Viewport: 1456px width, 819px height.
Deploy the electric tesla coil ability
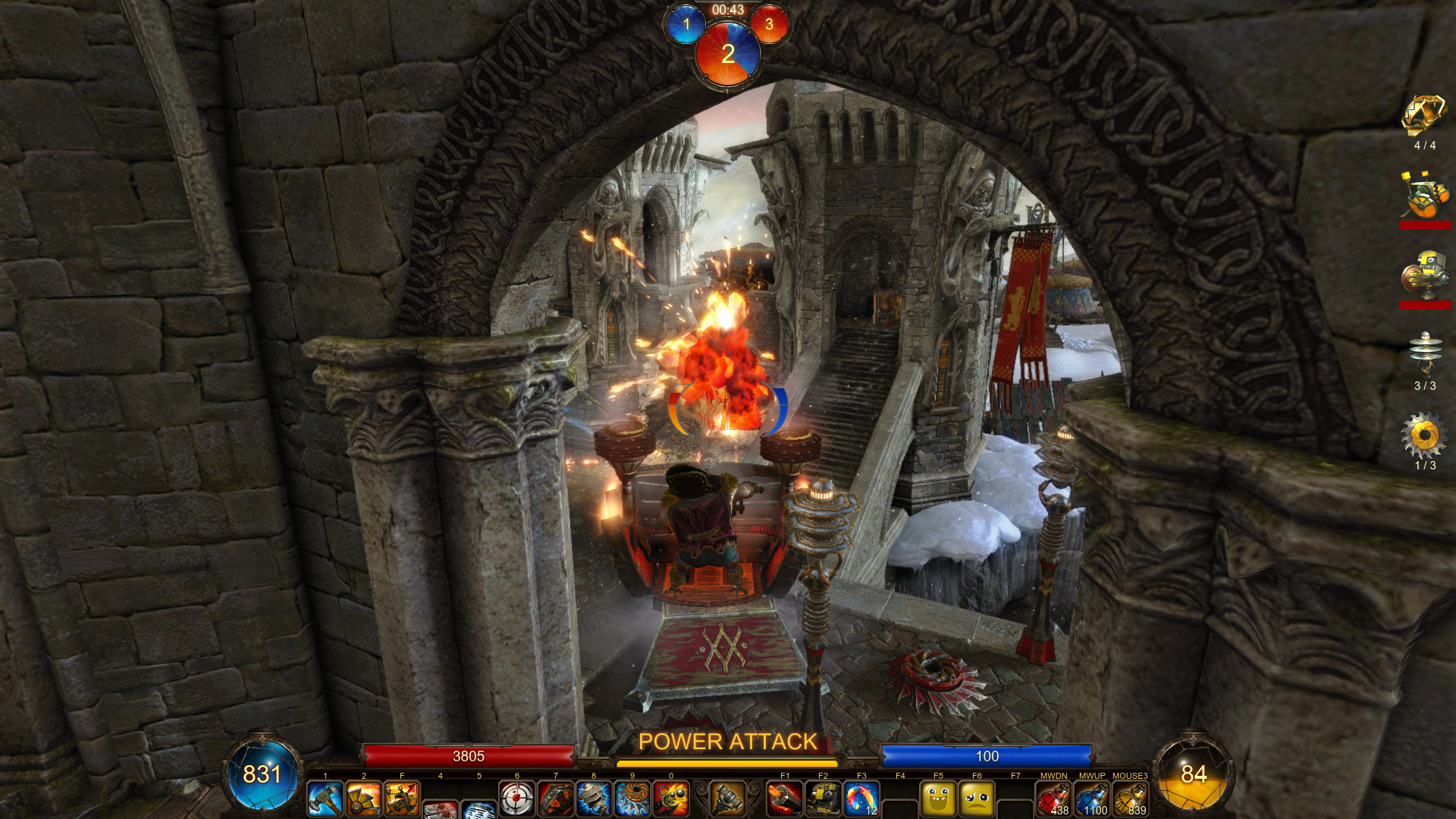pyautogui.click(x=594, y=799)
